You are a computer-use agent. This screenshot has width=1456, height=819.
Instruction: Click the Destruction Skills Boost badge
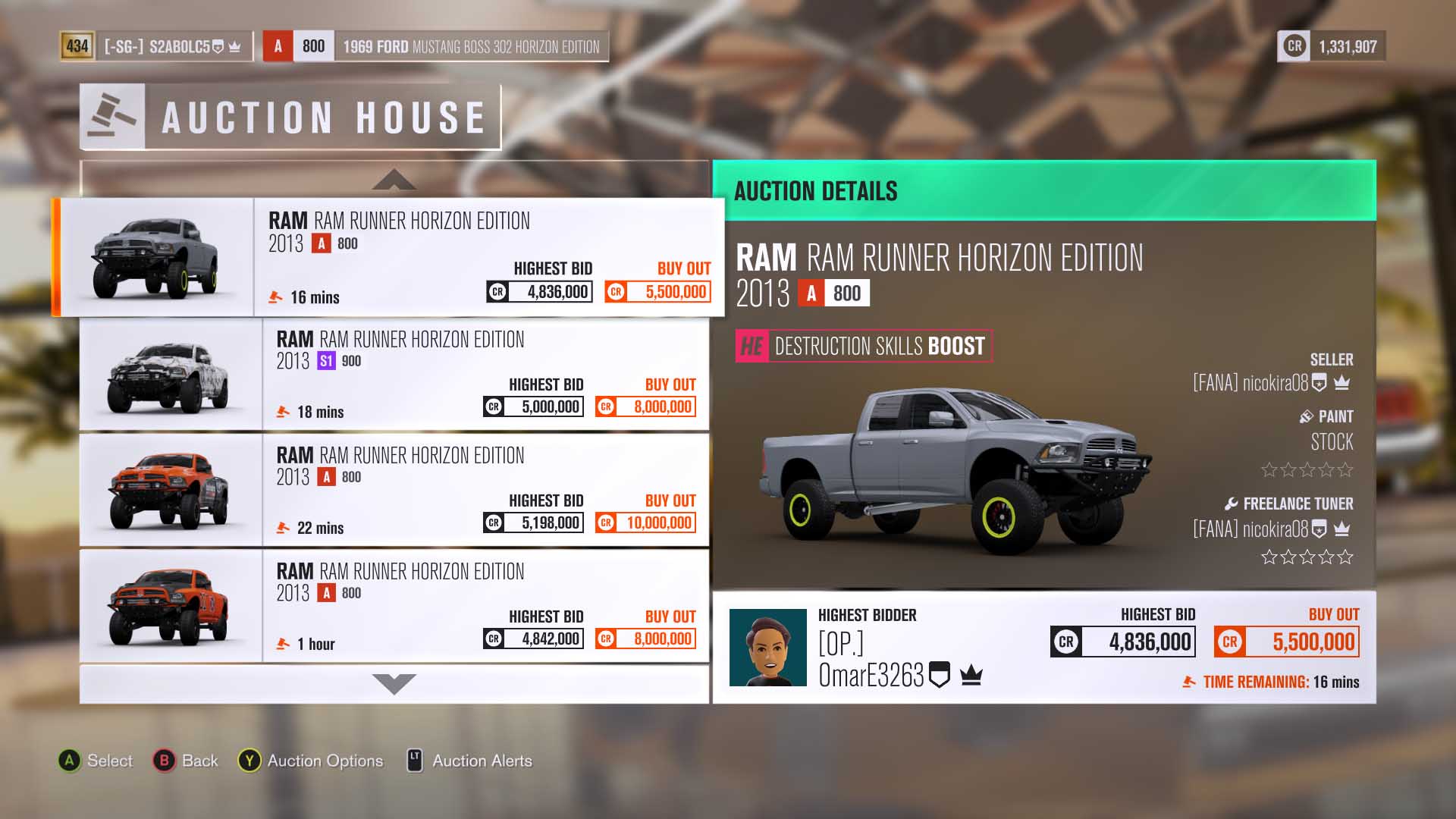point(864,346)
